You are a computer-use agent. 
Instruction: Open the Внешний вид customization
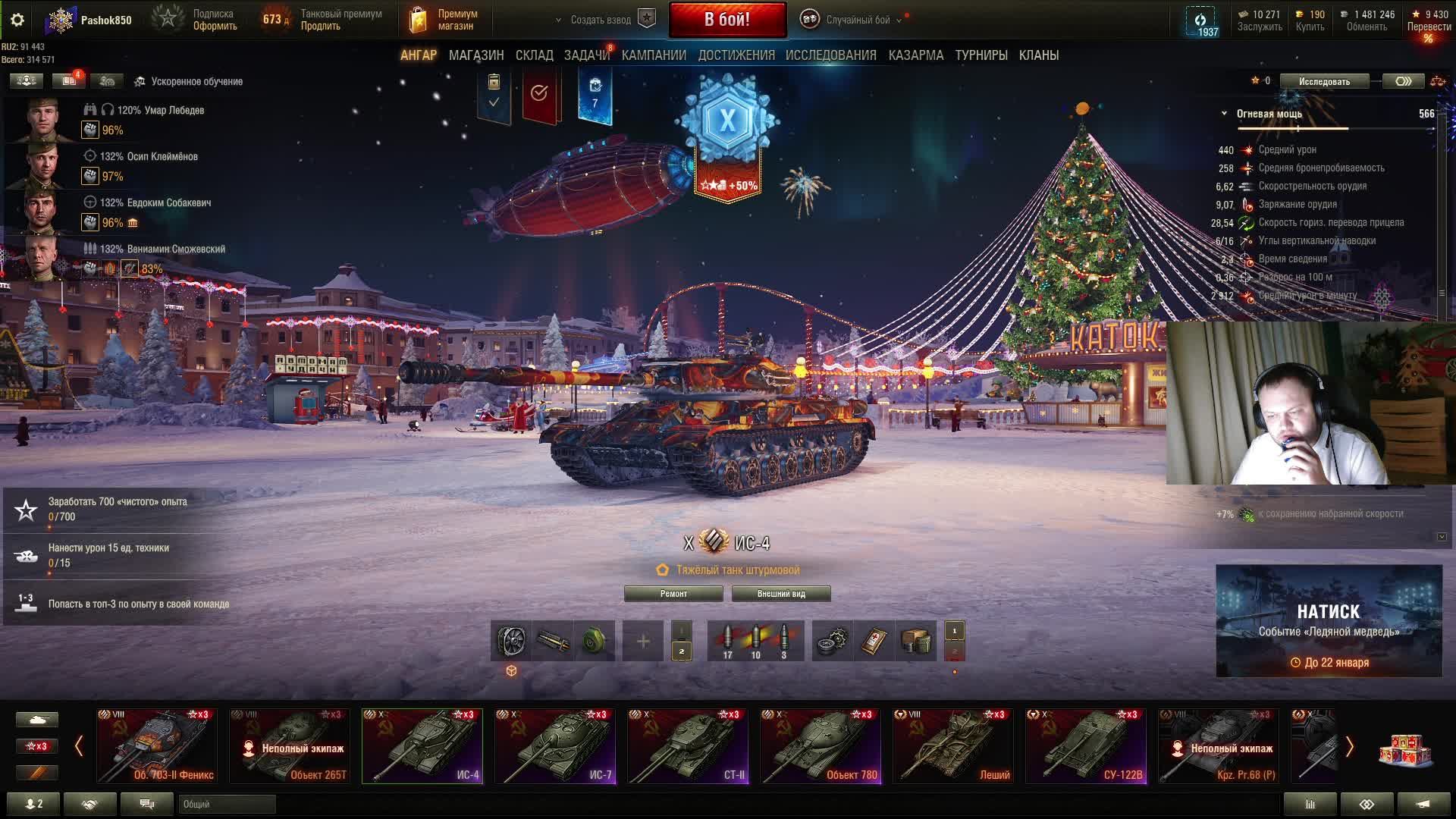780,594
